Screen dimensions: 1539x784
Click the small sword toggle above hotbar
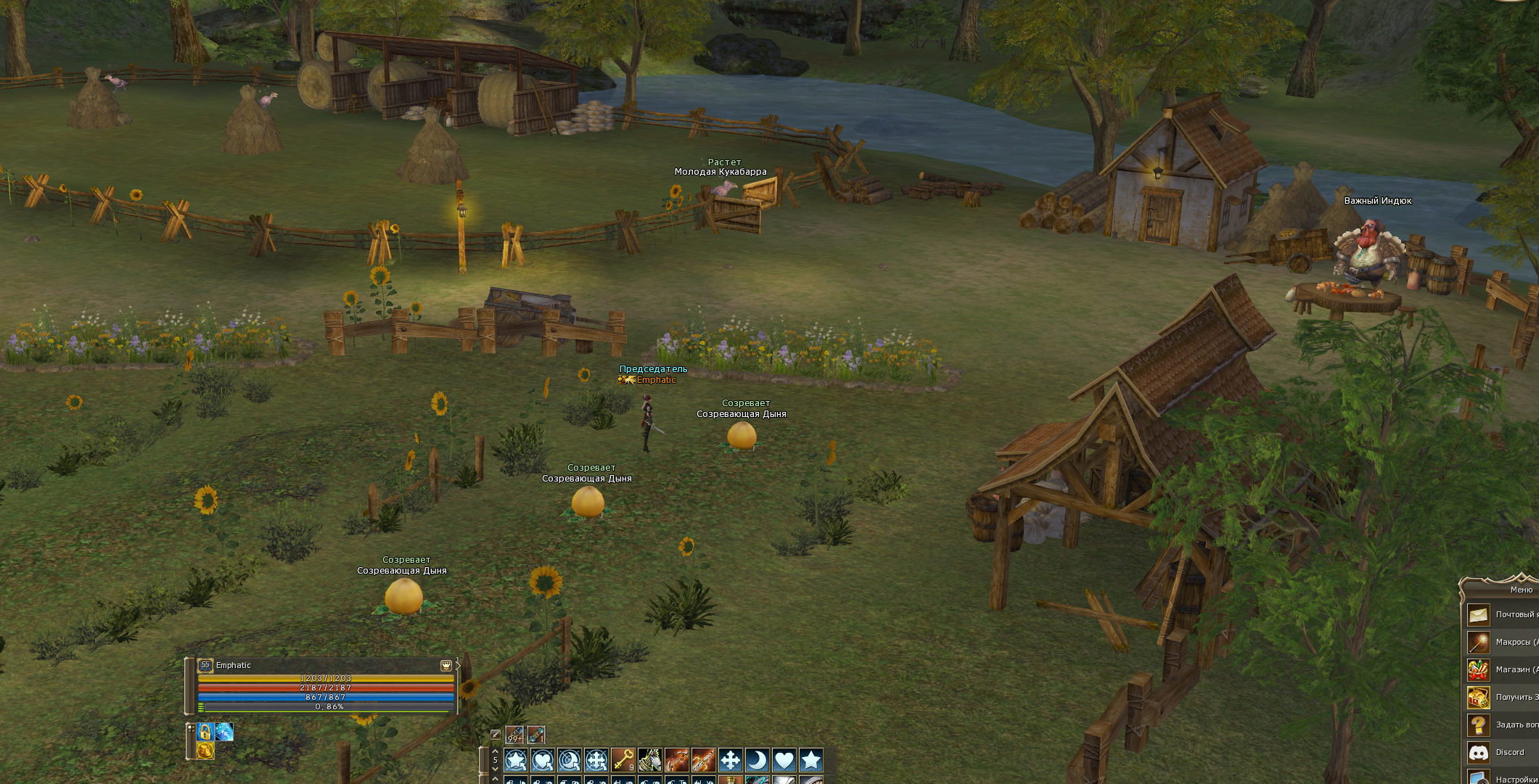click(496, 735)
